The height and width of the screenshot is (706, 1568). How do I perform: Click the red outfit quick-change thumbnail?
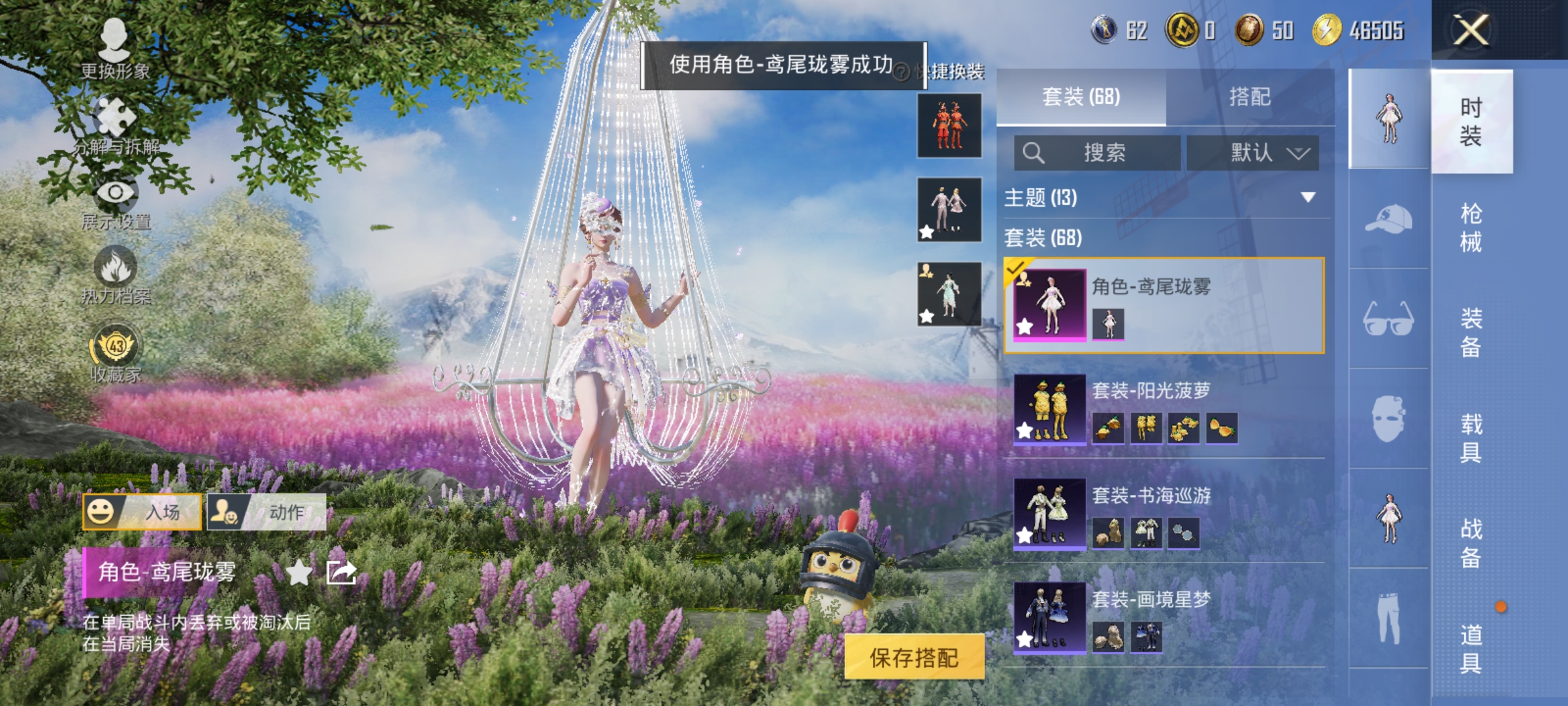(948, 126)
